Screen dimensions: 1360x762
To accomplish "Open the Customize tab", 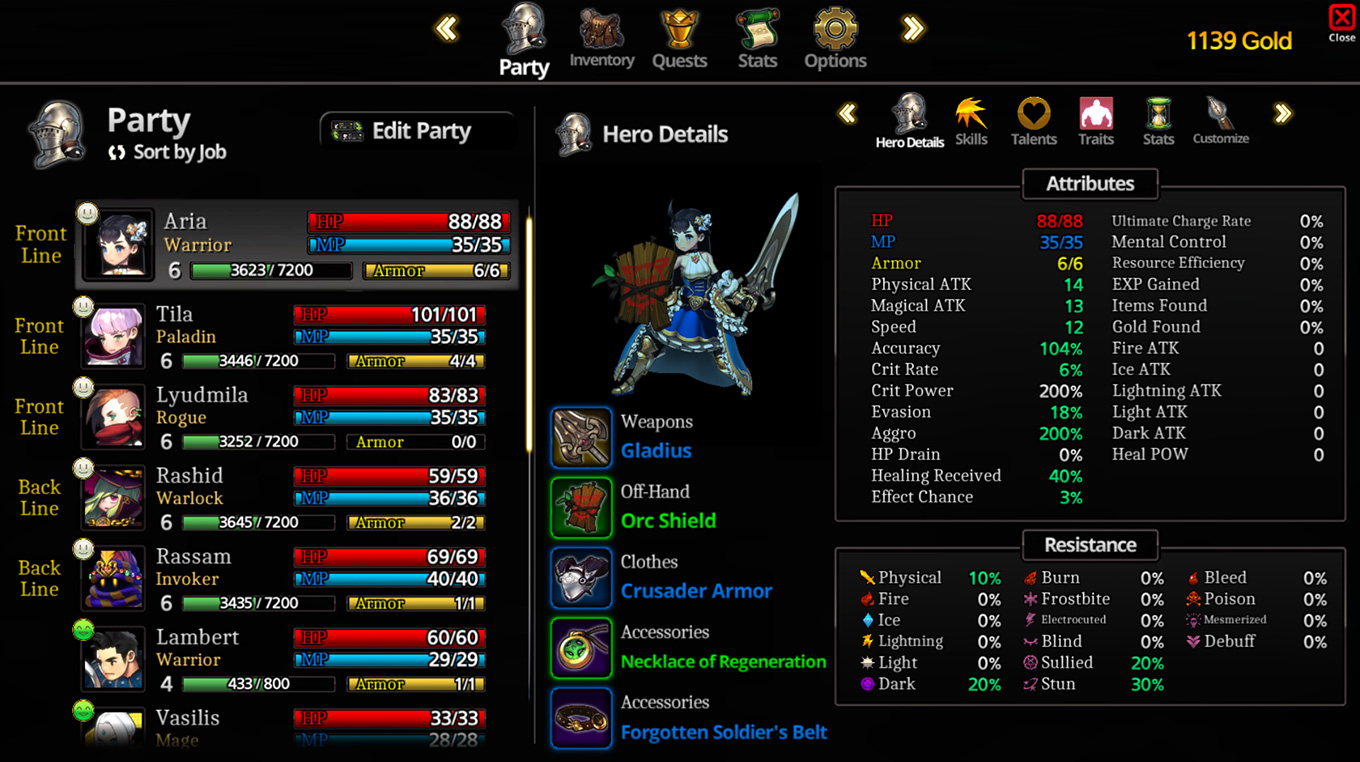I will (x=1220, y=121).
